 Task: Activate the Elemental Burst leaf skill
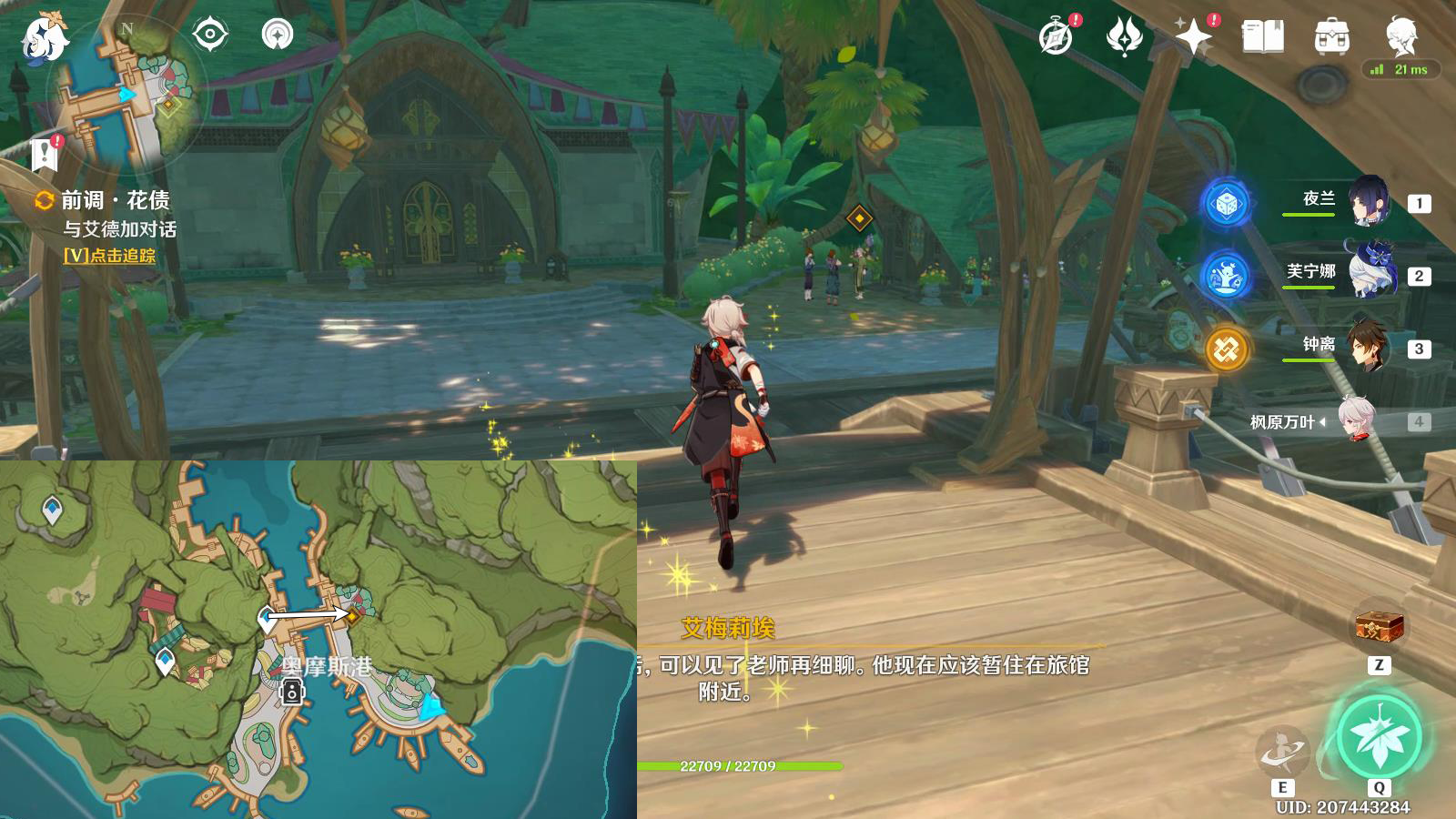tap(1378, 738)
